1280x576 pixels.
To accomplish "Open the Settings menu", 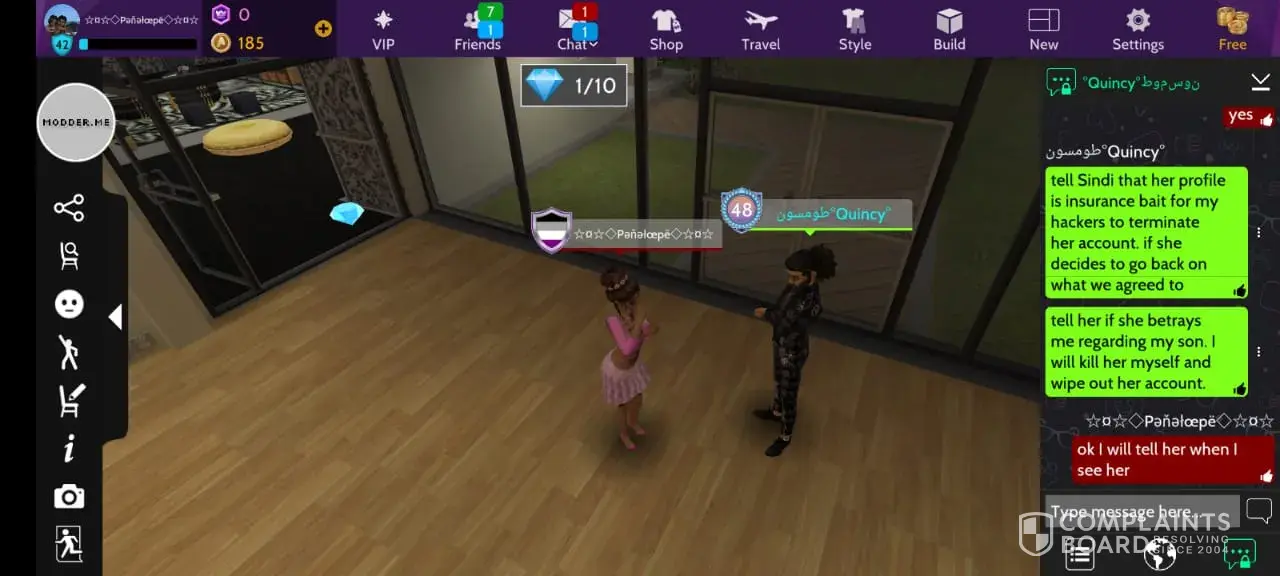I will (1138, 28).
